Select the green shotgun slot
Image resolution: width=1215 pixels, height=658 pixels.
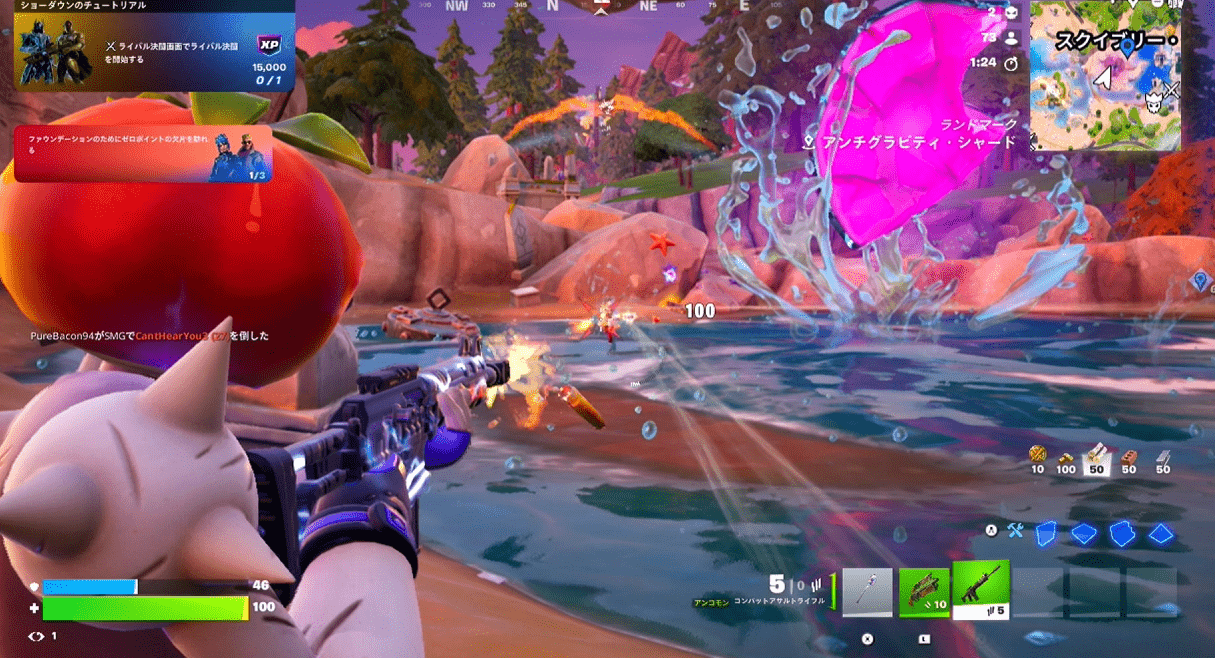pos(924,593)
